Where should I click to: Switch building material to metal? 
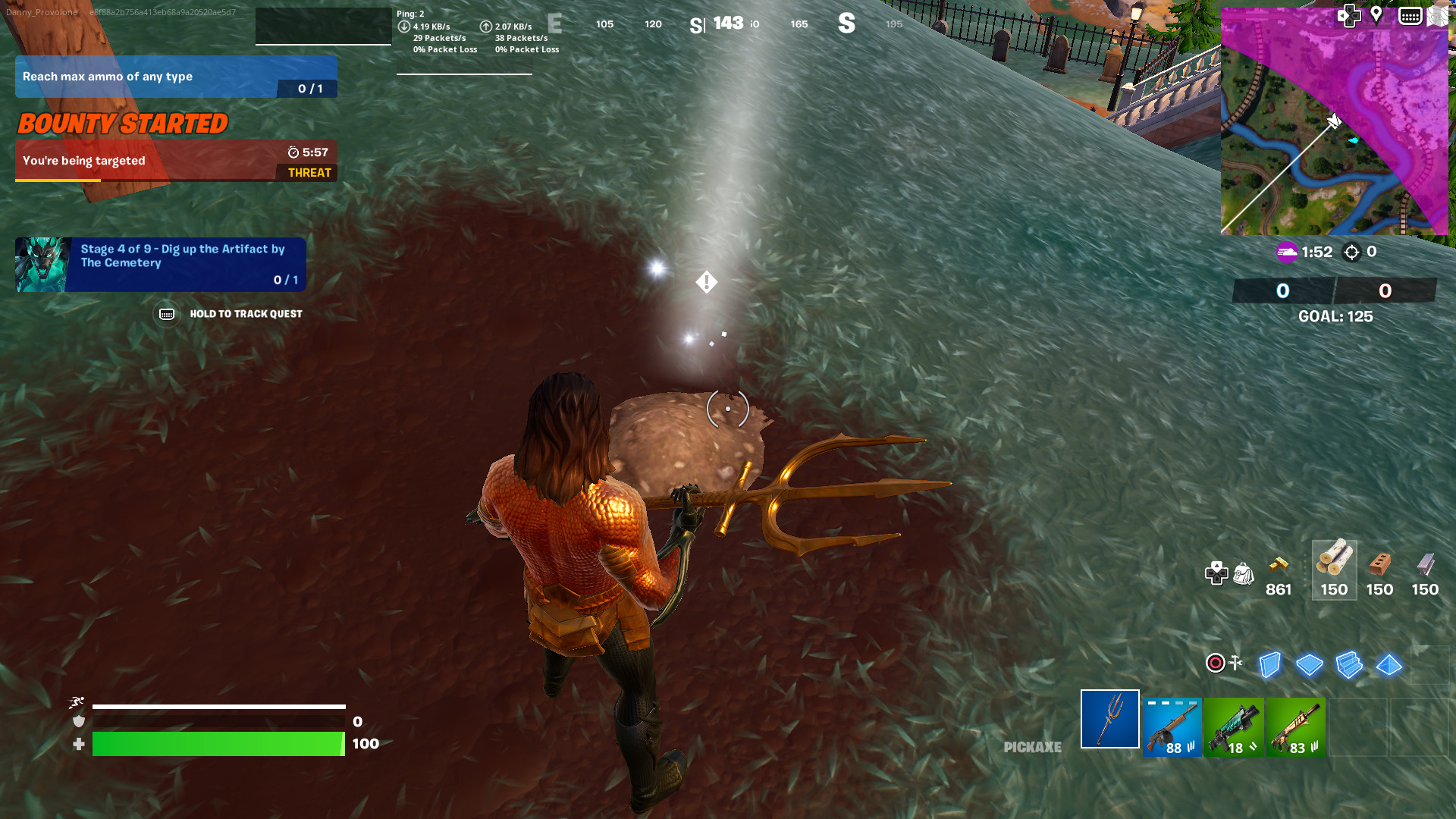tap(1425, 570)
